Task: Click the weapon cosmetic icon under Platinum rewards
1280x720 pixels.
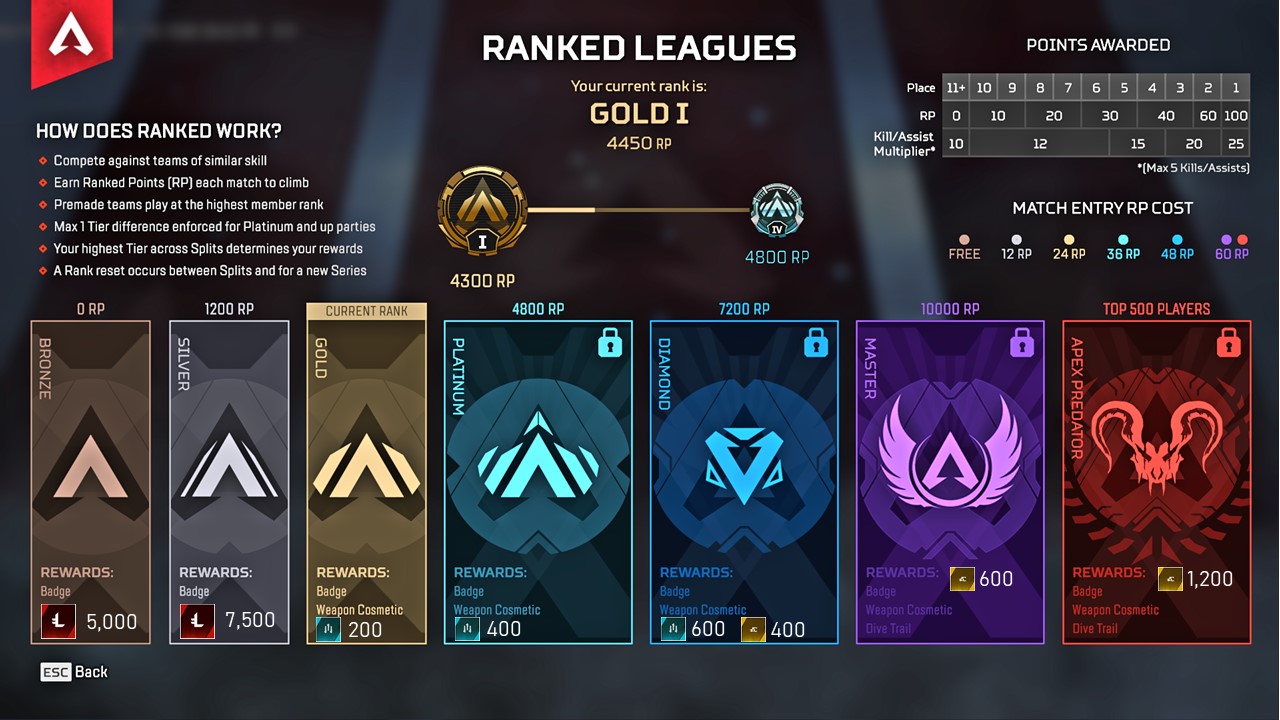Action: point(466,629)
